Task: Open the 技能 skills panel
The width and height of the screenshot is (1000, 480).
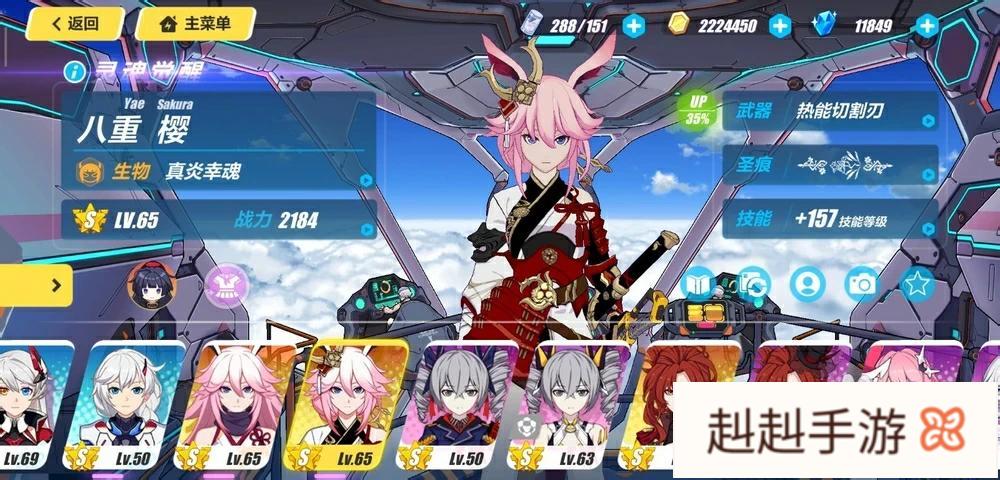Action: [830, 218]
